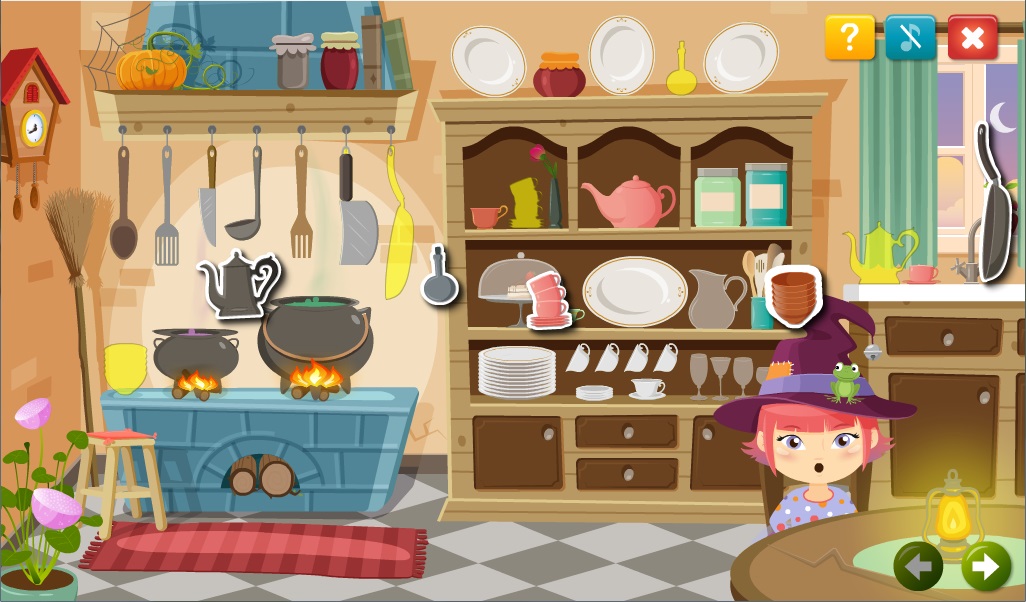Pick the white-outlined stack of pink cups

pyautogui.click(x=546, y=299)
